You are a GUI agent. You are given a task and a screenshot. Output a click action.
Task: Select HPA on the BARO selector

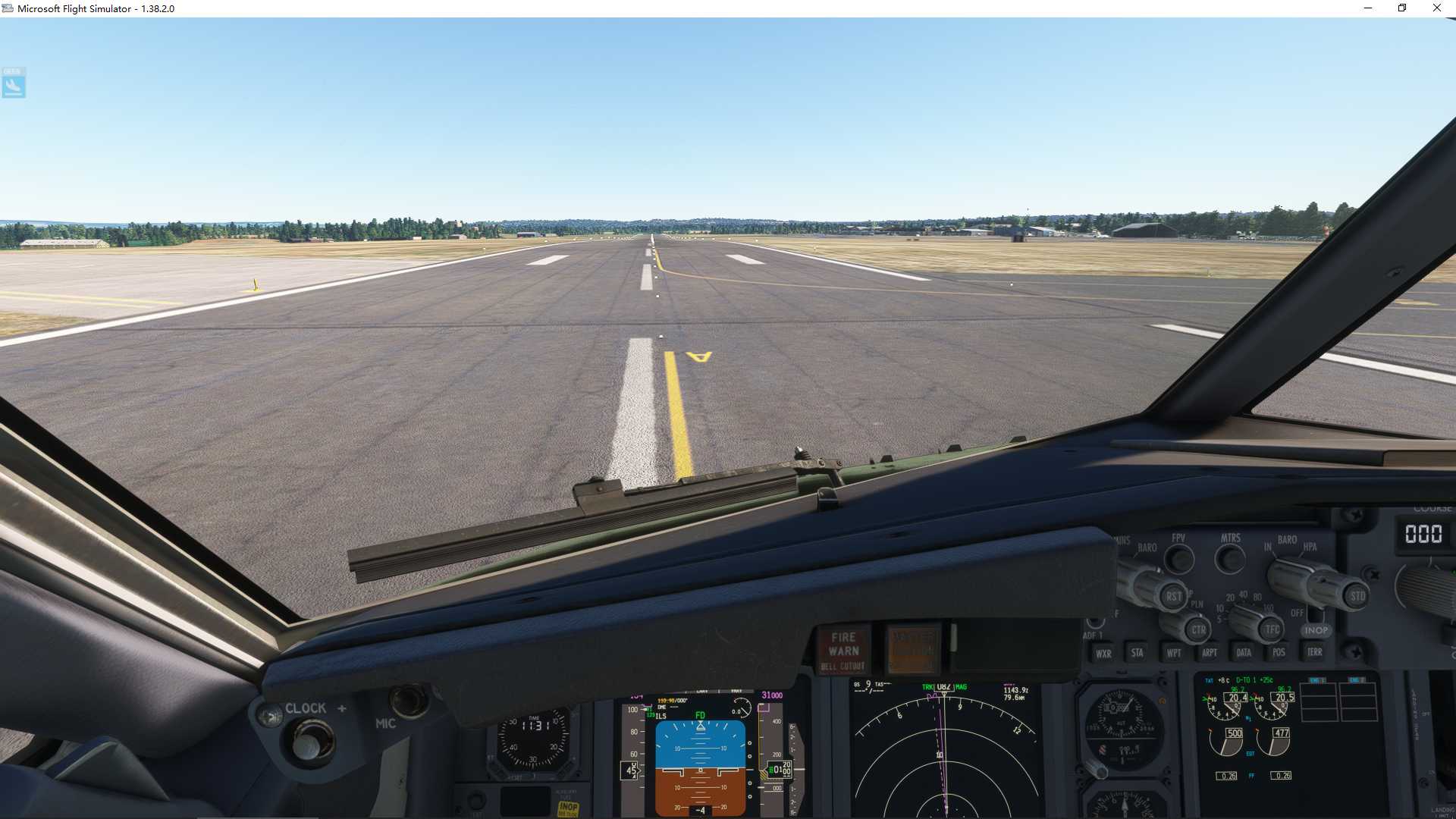tap(1310, 548)
